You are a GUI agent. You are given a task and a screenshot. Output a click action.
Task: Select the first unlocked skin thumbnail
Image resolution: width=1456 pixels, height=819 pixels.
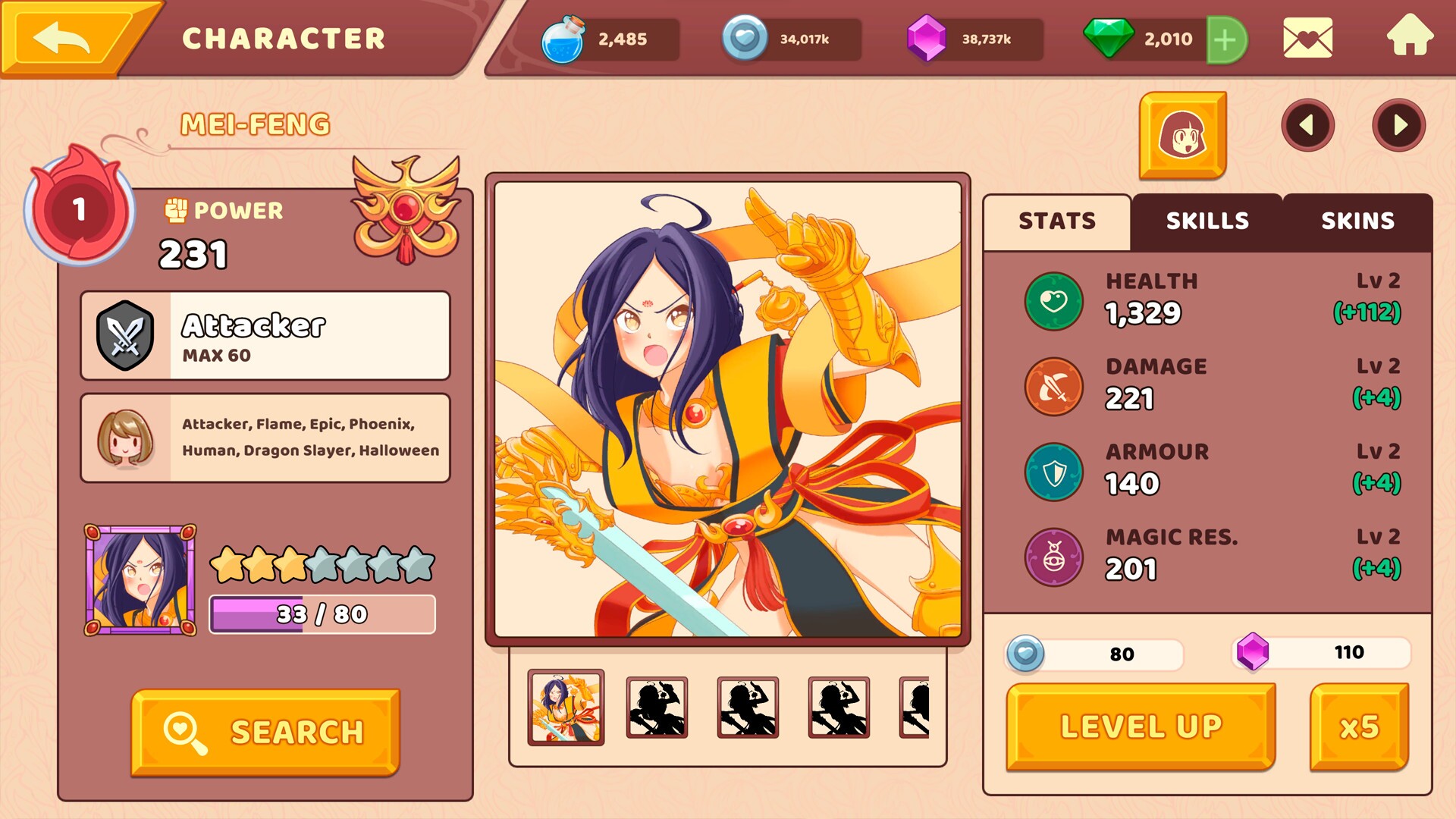tap(565, 706)
